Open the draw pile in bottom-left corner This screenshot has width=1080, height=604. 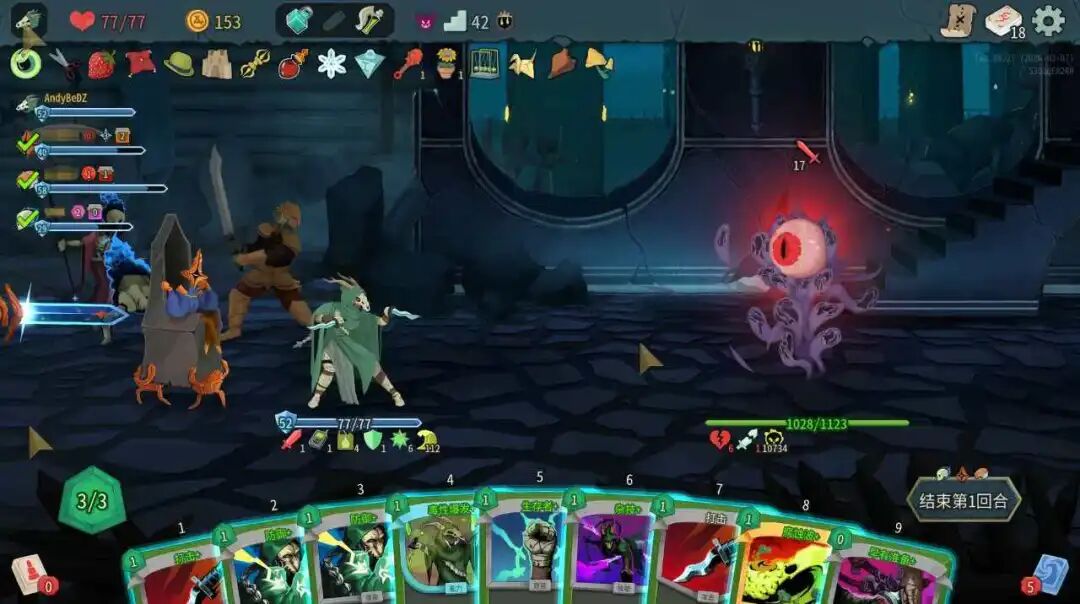point(28,575)
